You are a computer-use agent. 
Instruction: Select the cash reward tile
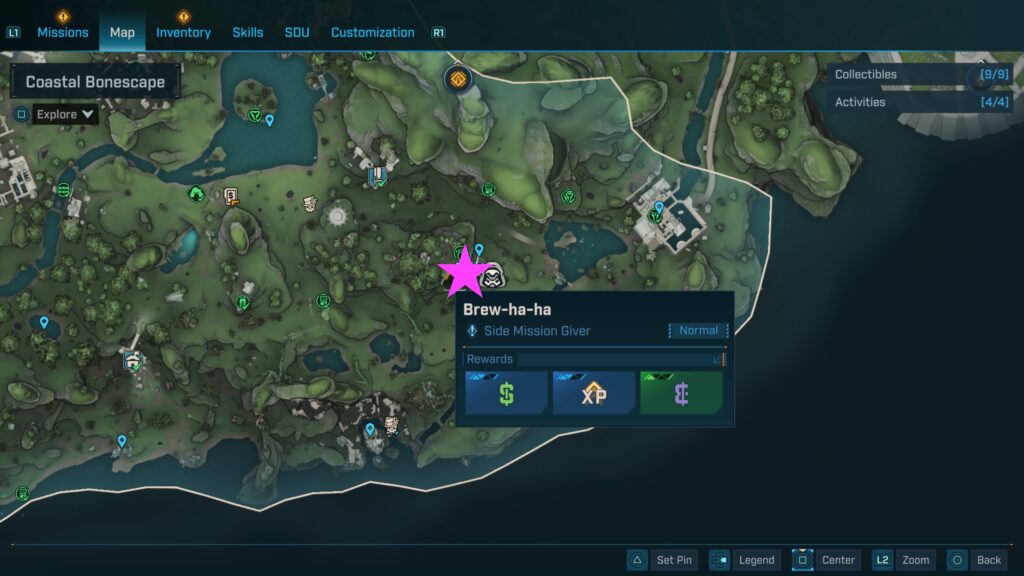[506, 393]
